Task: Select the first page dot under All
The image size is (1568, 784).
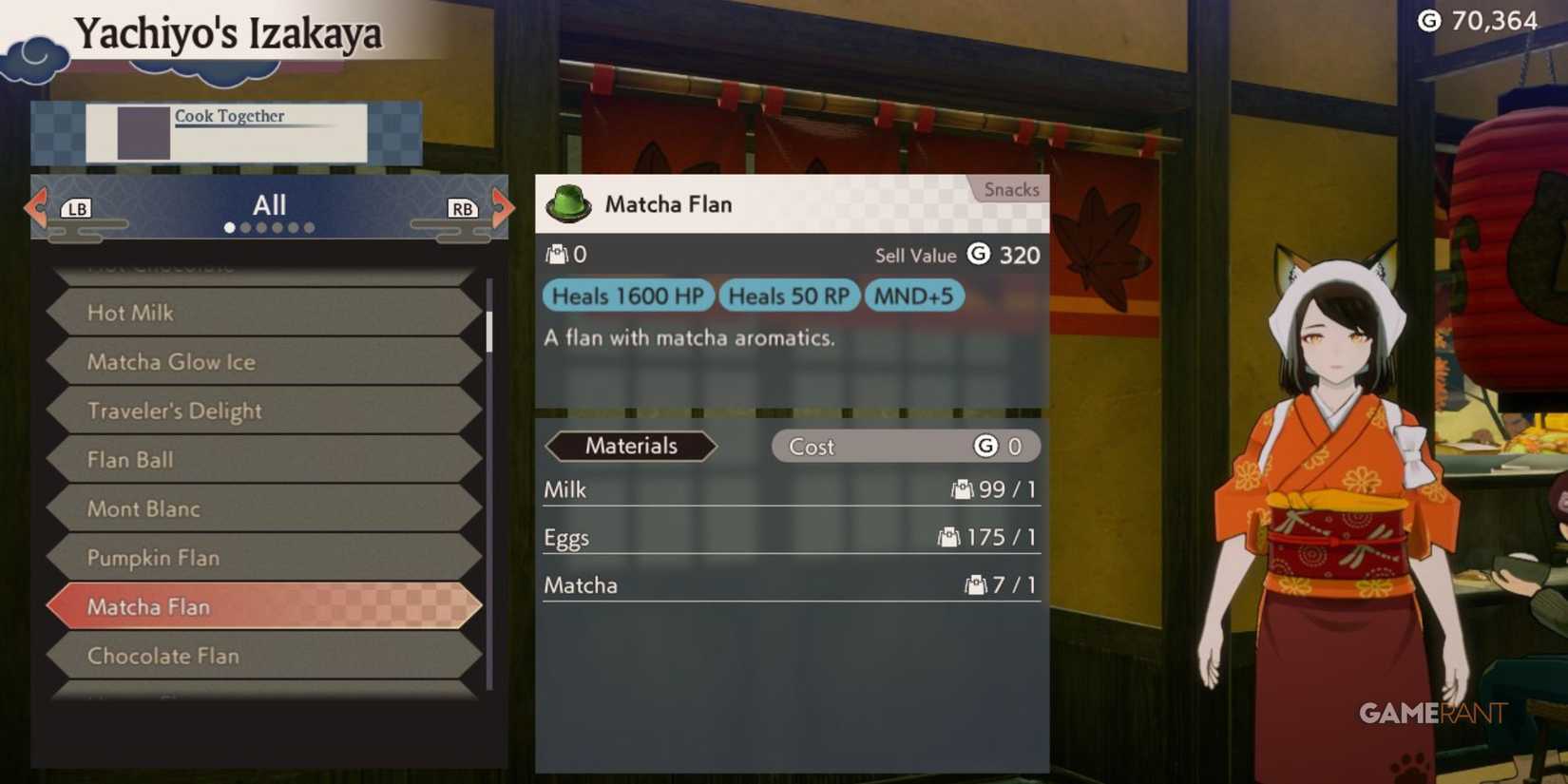Action: coord(230,227)
